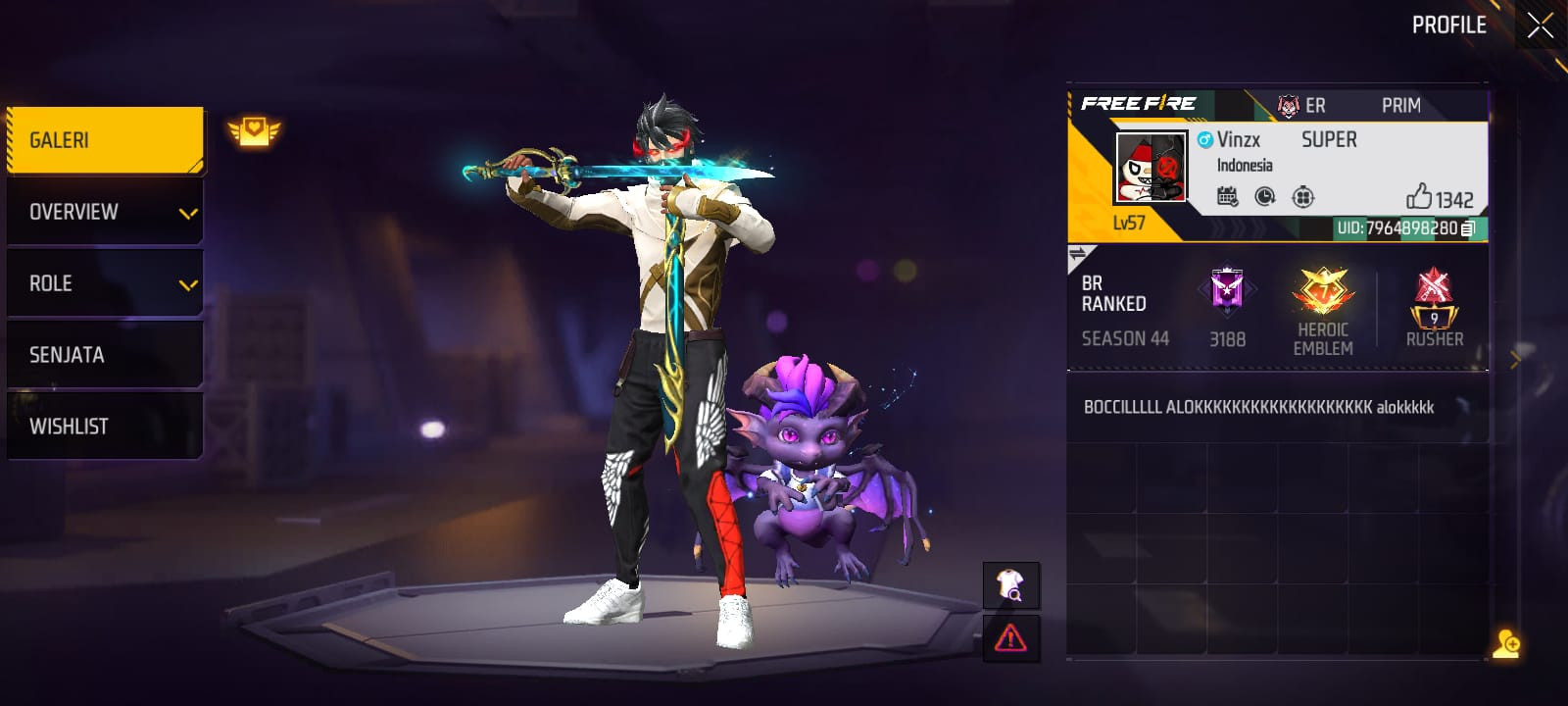Send a friend request with add-friend icon
The width and height of the screenshot is (1568, 706).
point(1506,644)
